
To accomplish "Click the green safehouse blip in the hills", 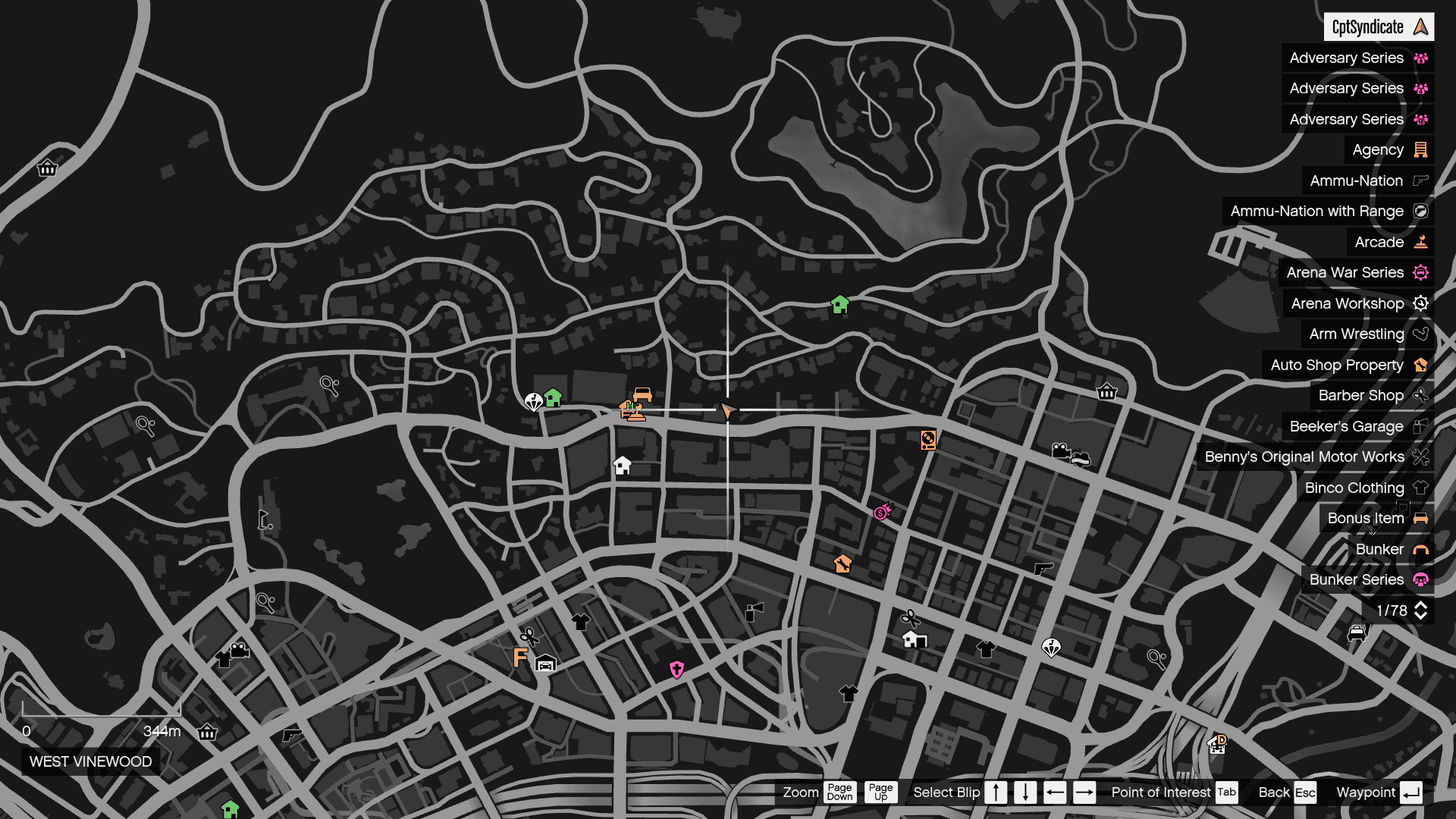I will pyautogui.click(x=839, y=303).
